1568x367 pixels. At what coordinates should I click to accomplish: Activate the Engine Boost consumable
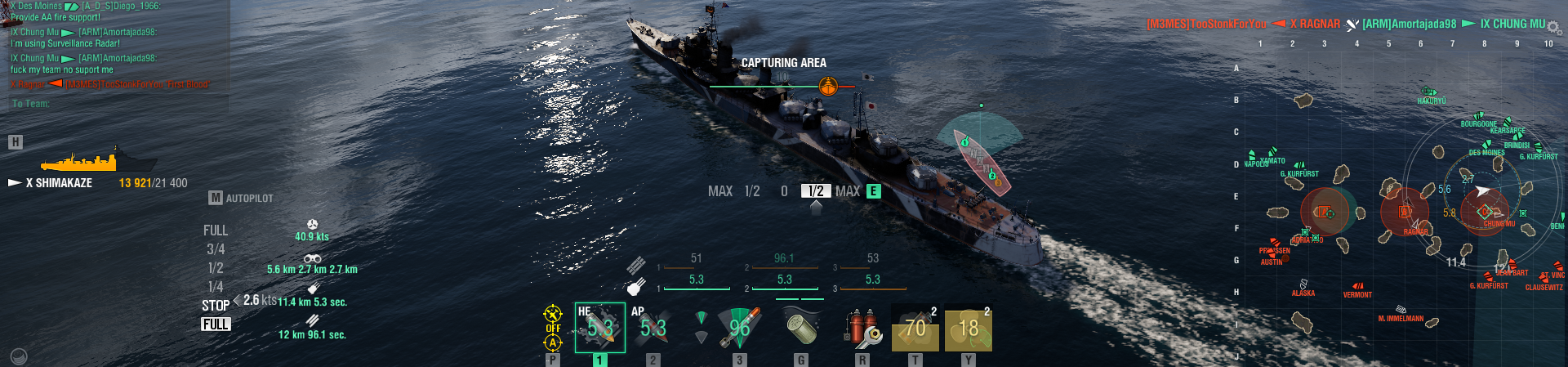[968, 328]
